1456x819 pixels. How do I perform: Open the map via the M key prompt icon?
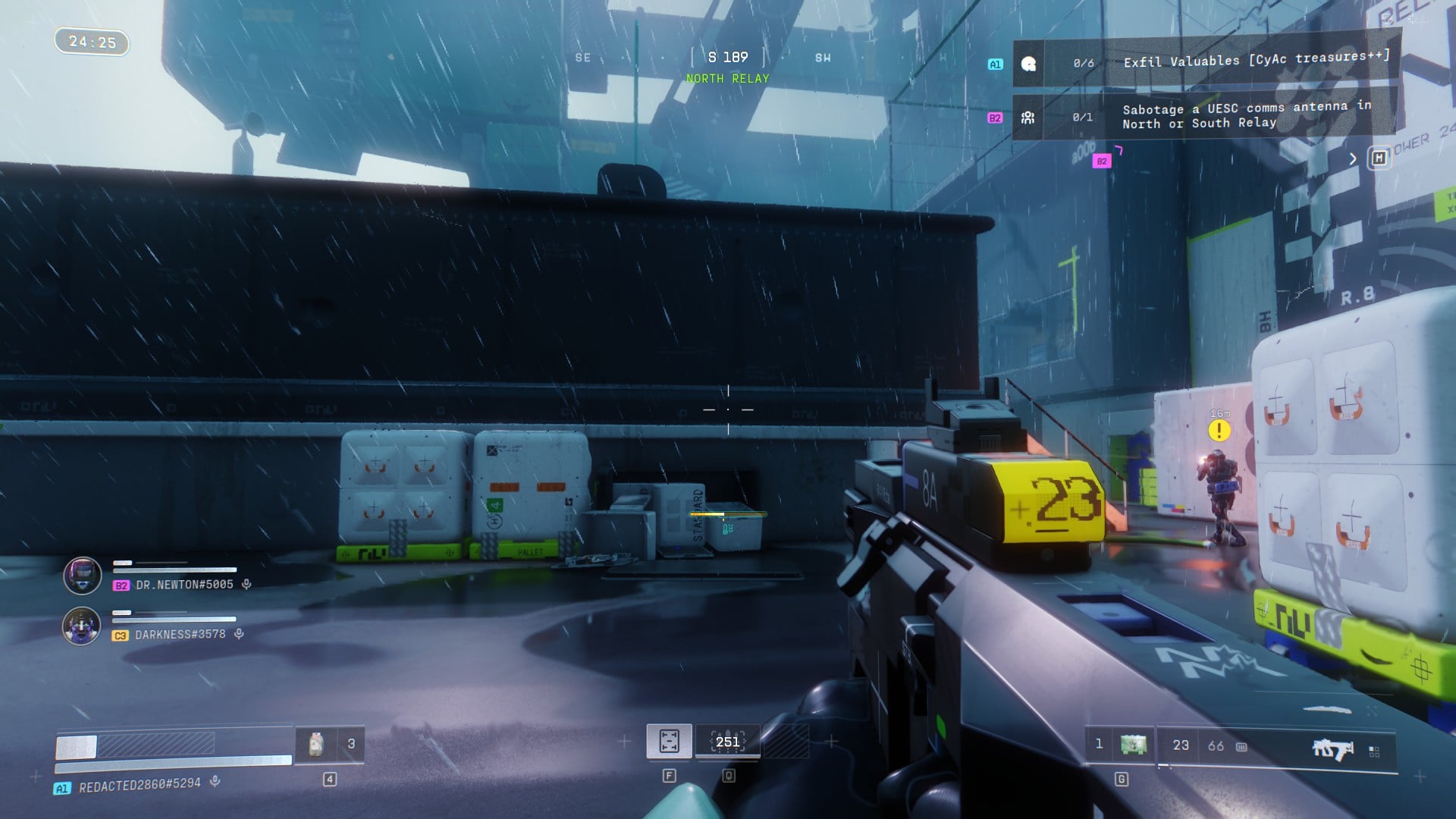[x=1379, y=158]
